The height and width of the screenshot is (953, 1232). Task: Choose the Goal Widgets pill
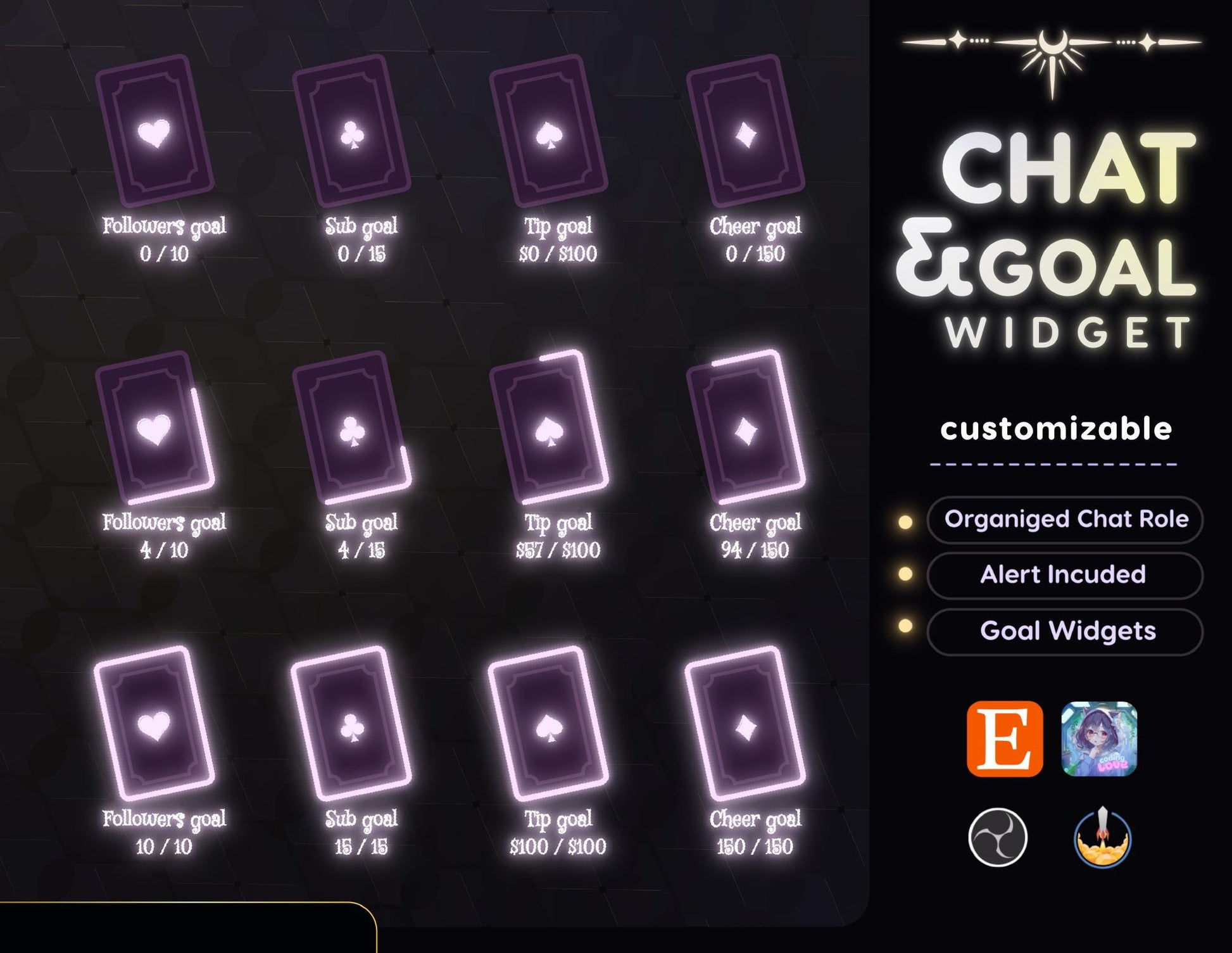click(x=1065, y=631)
